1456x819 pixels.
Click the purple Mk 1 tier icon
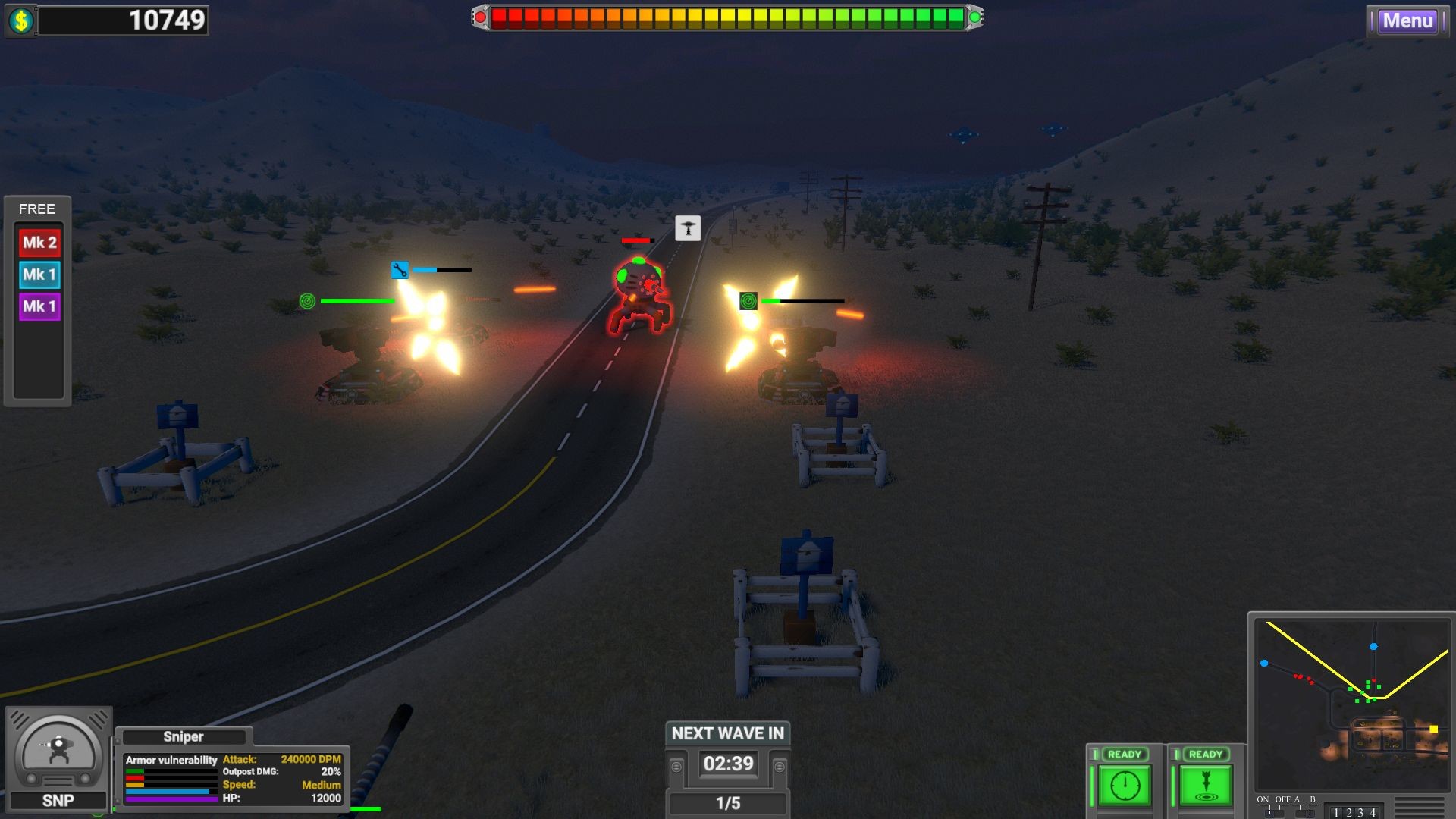tap(38, 306)
